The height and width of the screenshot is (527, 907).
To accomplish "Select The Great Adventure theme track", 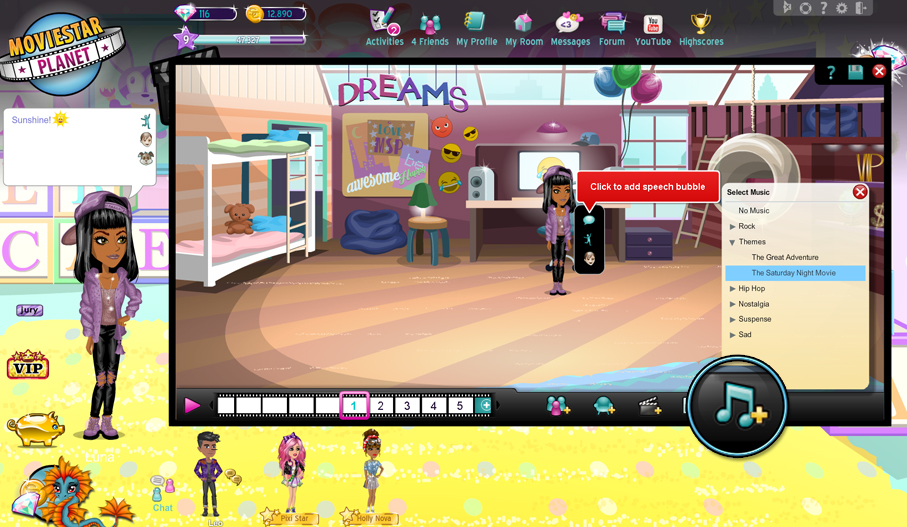I will pyautogui.click(x=785, y=258).
